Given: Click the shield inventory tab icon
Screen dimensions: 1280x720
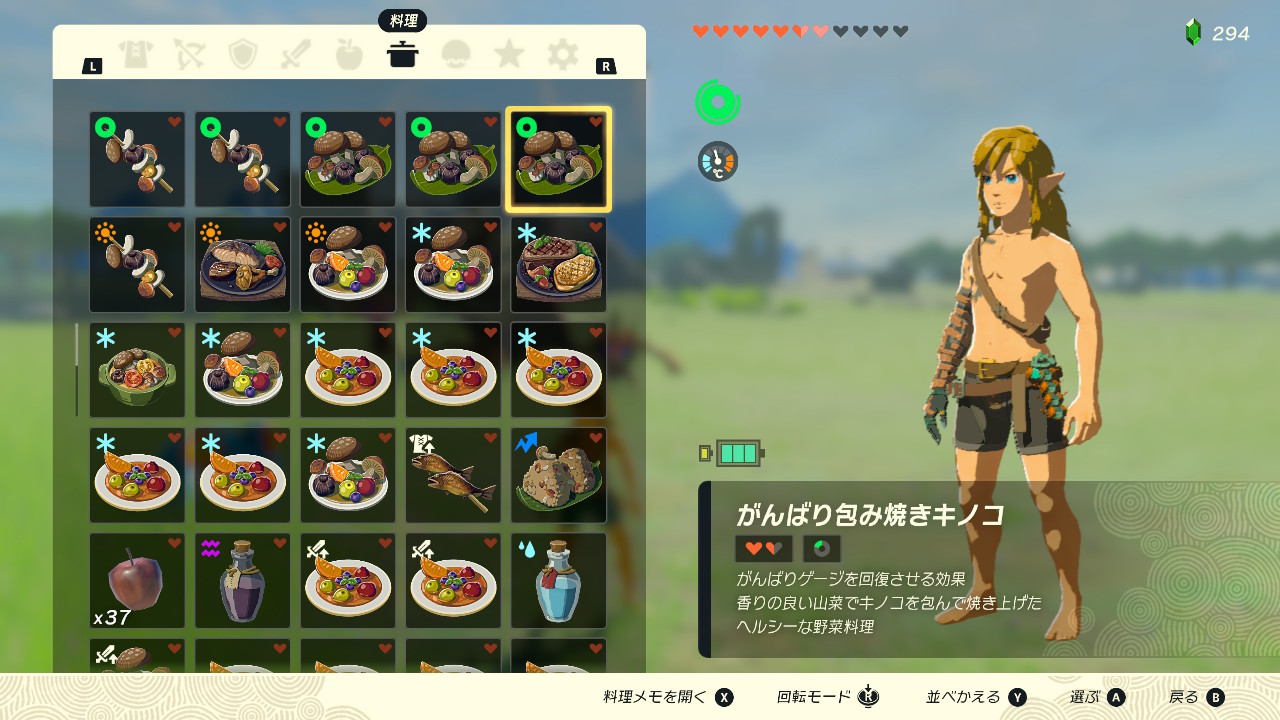Looking at the screenshot, I should 243,55.
